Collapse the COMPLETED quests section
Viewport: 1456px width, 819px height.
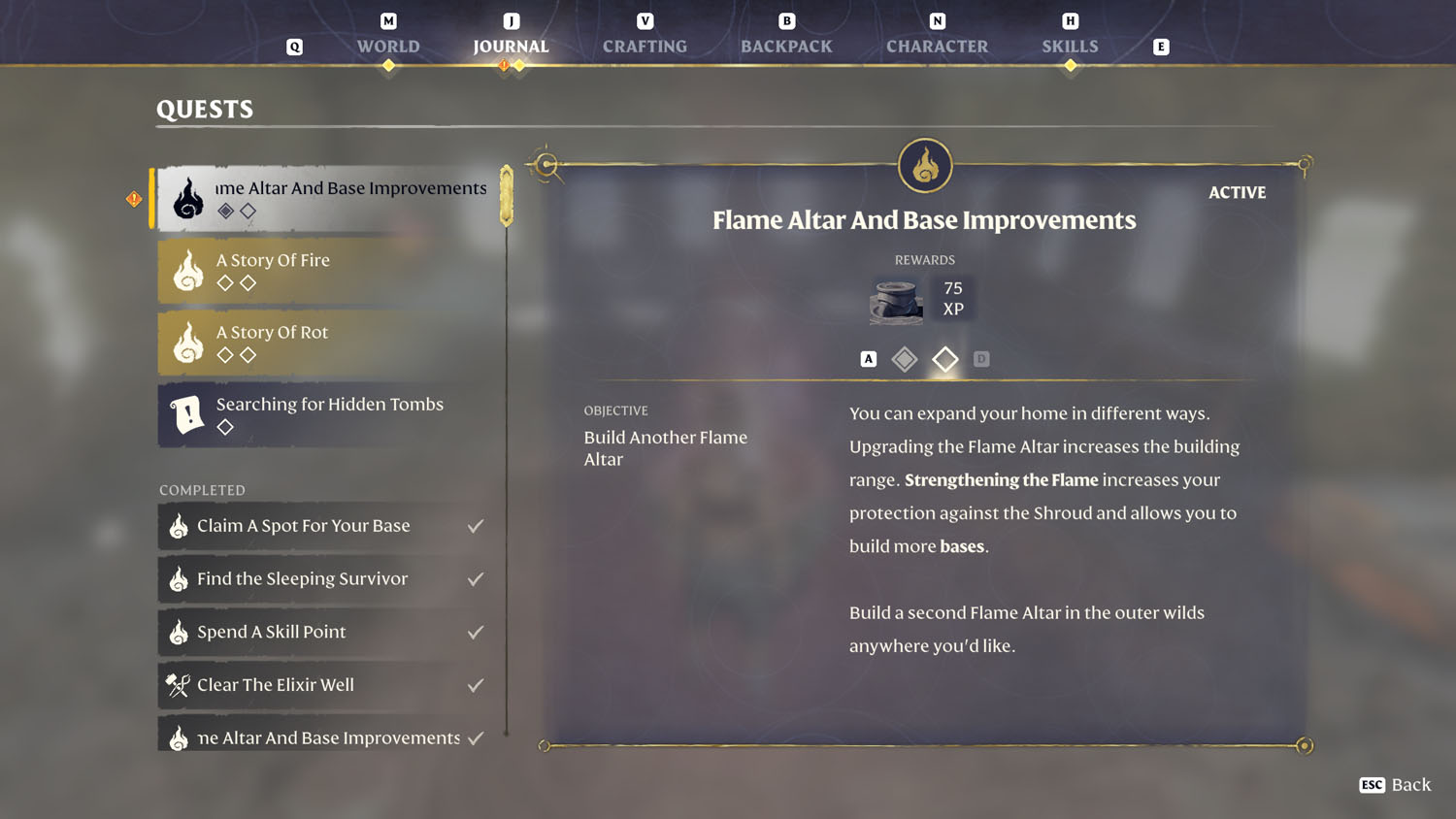click(x=202, y=490)
